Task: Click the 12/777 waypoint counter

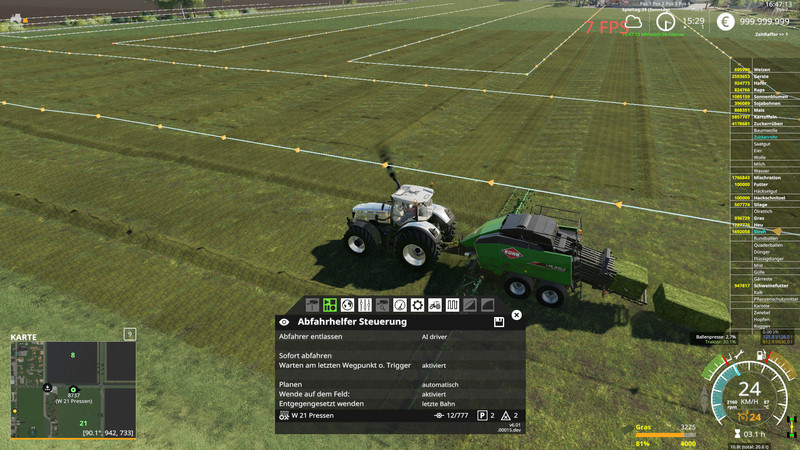Action: click(450, 415)
